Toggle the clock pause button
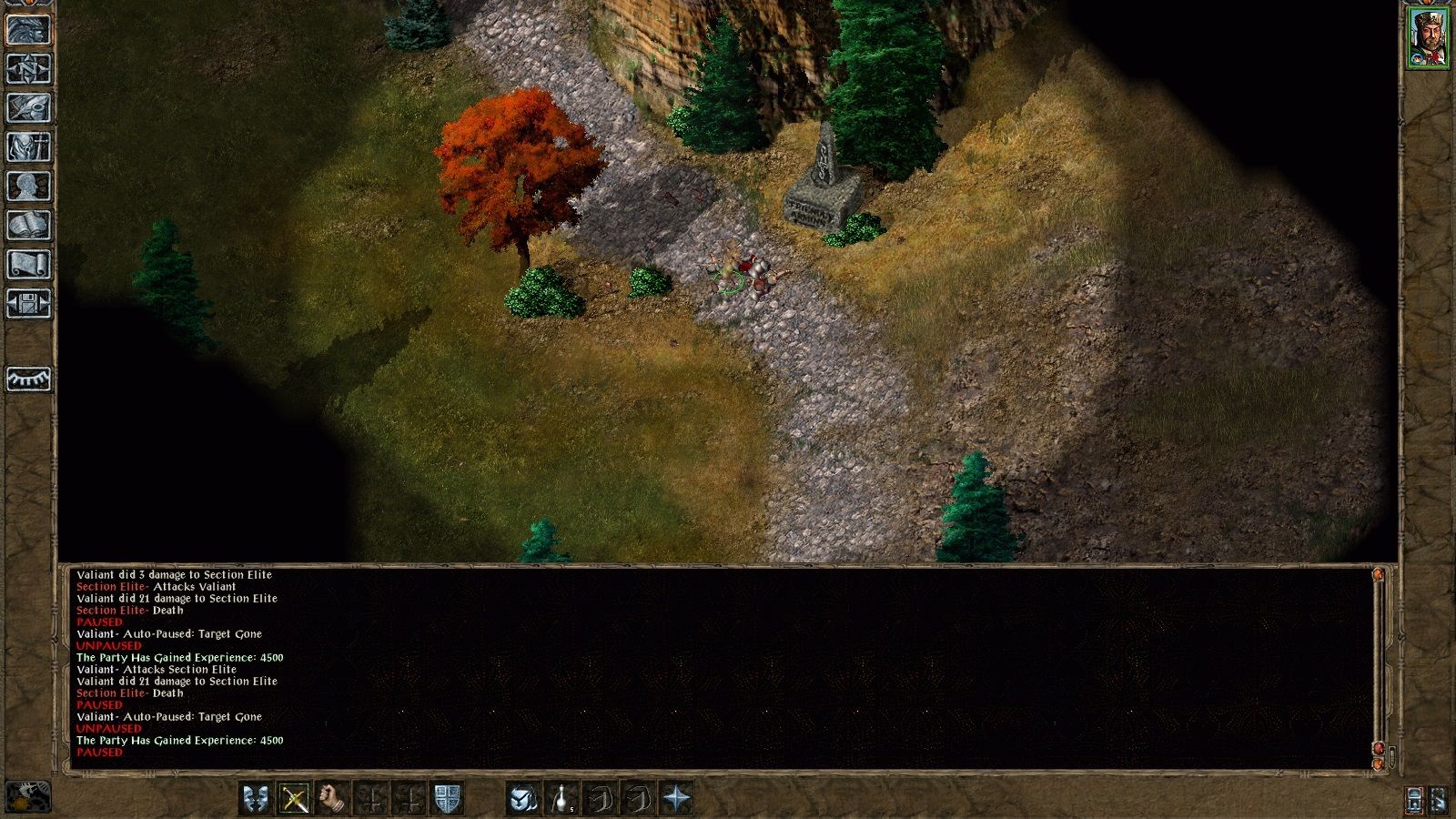1456x819 pixels. (29, 797)
